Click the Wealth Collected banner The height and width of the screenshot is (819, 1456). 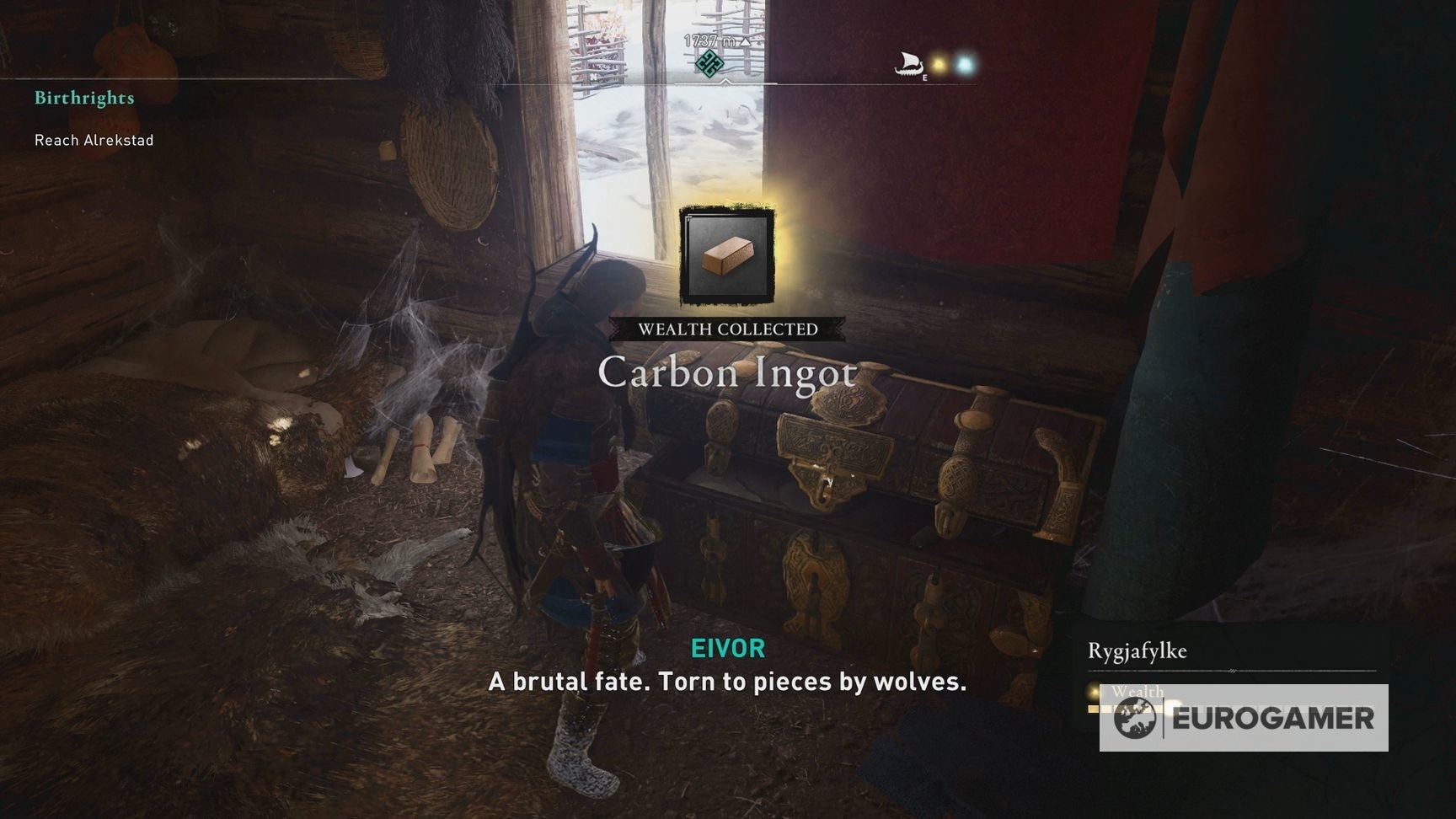click(729, 329)
